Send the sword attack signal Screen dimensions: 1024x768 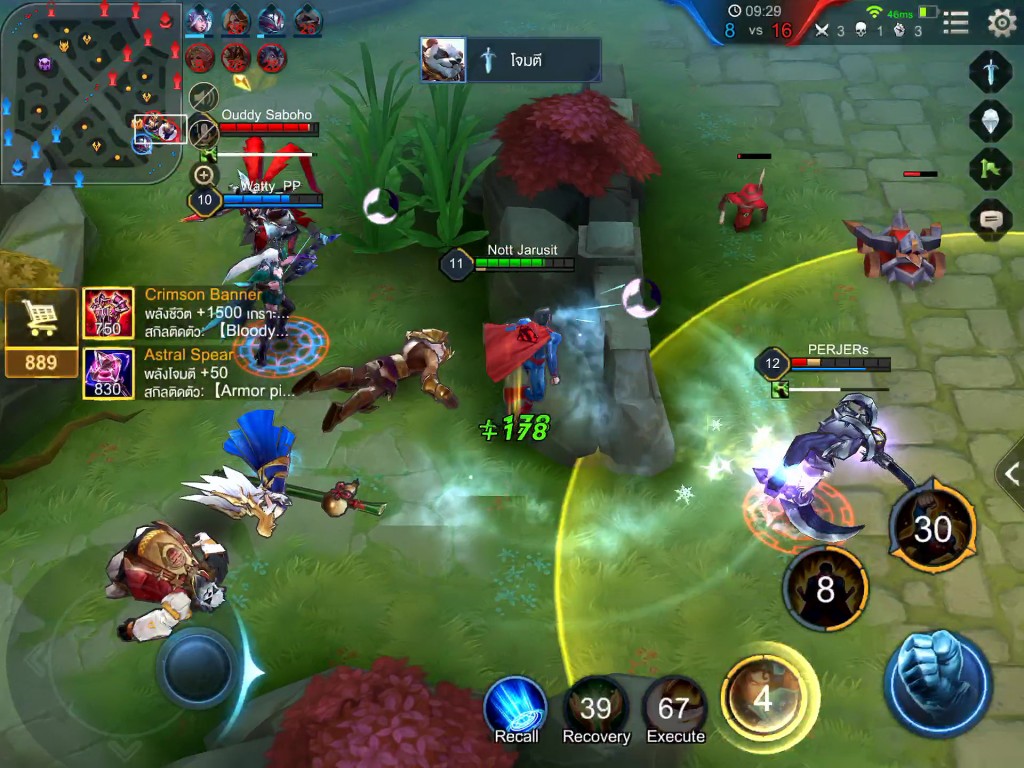[x=990, y=72]
